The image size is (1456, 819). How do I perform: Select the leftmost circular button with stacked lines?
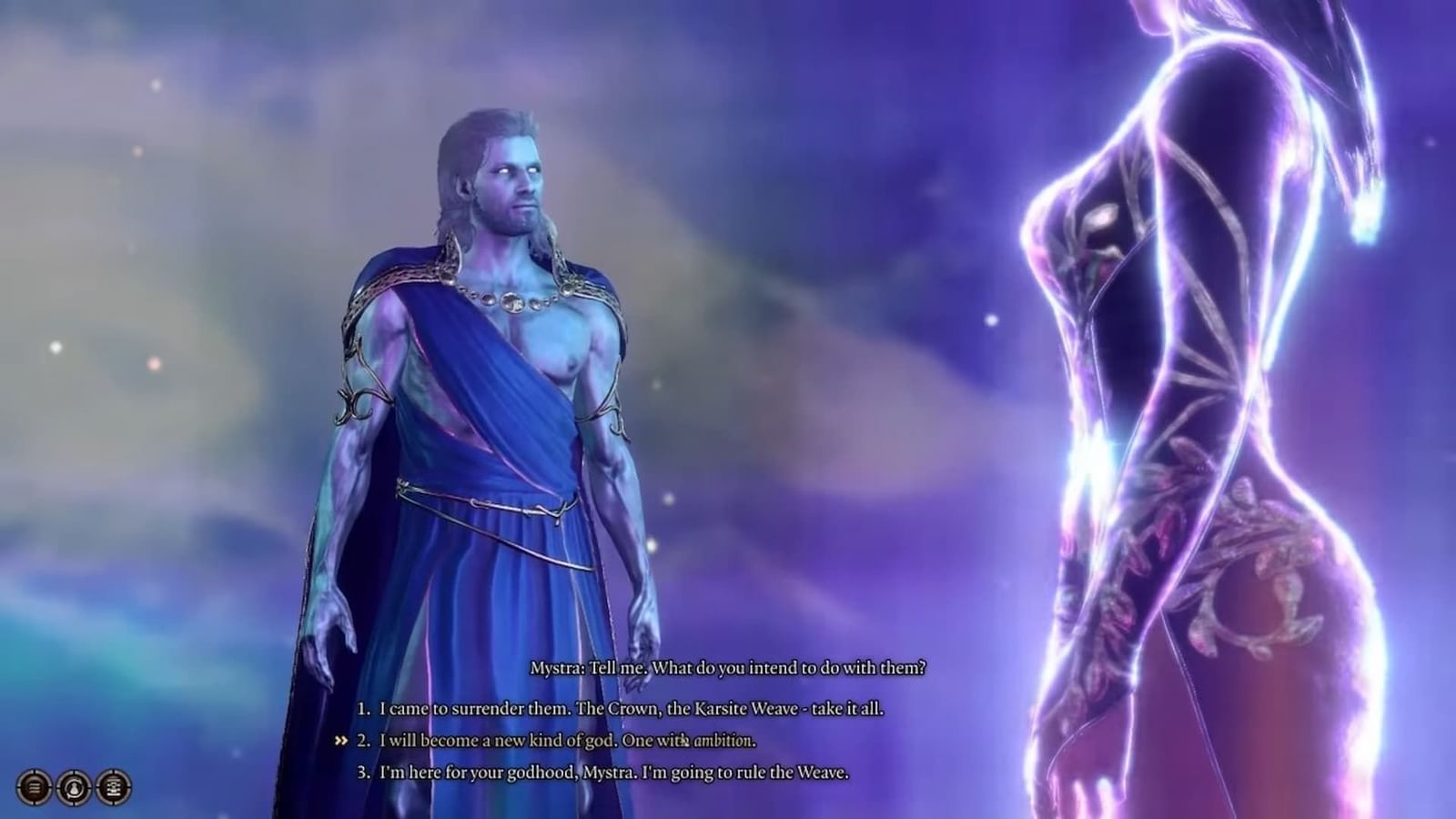click(x=34, y=787)
